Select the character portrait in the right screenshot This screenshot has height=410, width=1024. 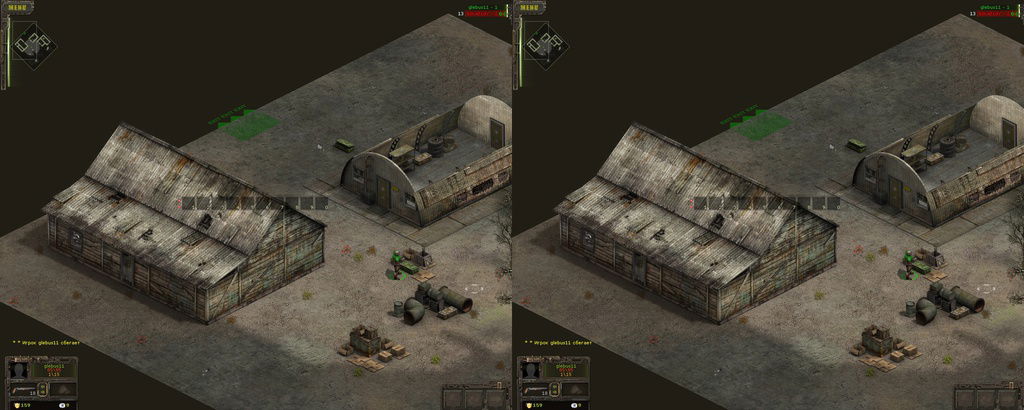[531, 370]
